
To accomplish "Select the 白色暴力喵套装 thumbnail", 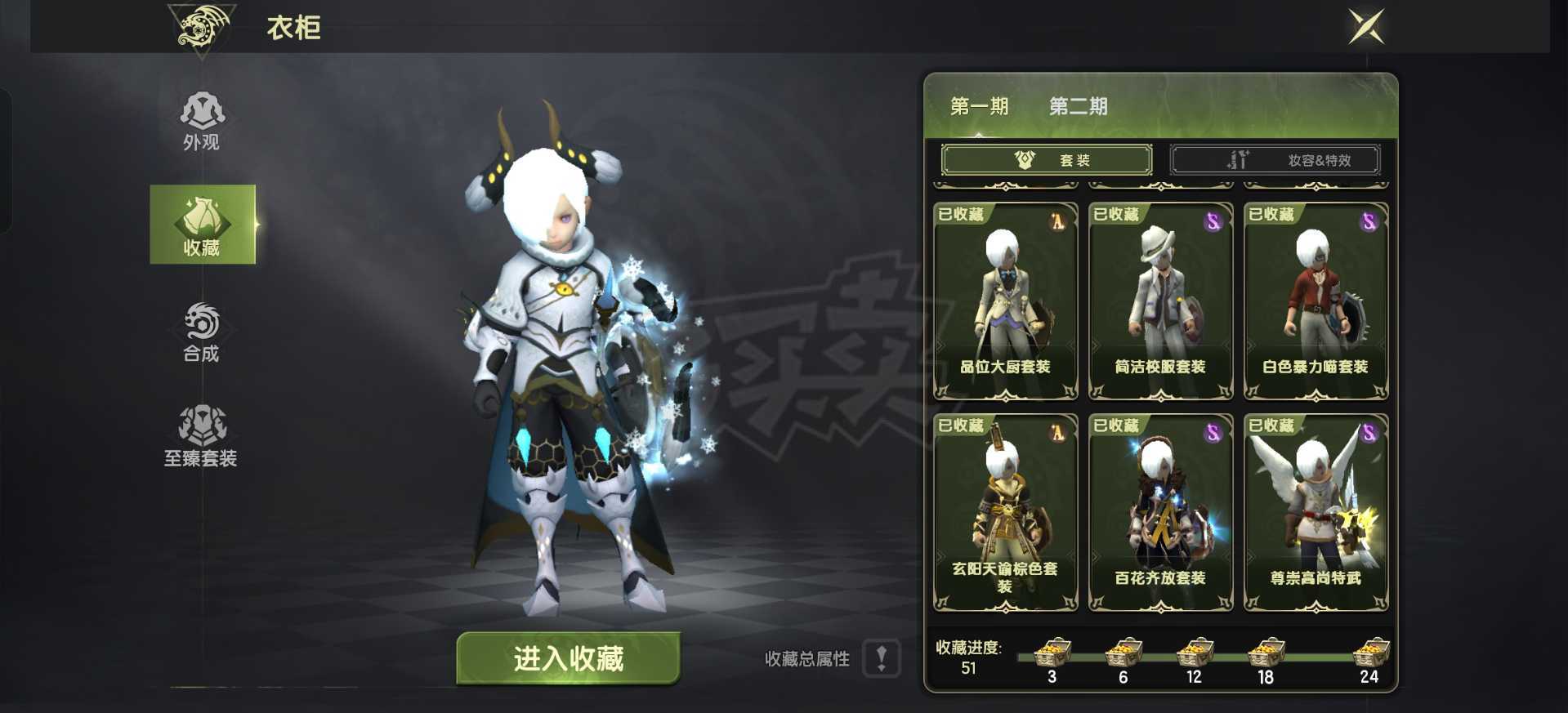I will coord(1316,302).
